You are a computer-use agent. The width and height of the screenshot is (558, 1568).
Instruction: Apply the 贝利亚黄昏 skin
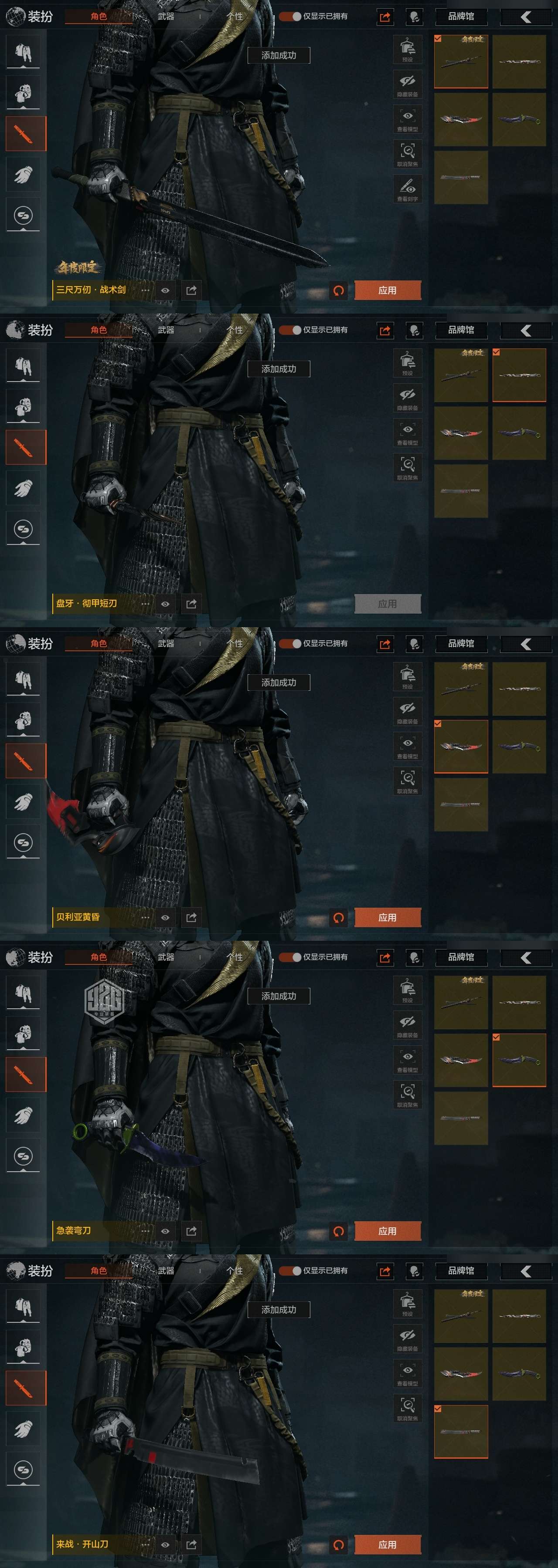[387, 917]
